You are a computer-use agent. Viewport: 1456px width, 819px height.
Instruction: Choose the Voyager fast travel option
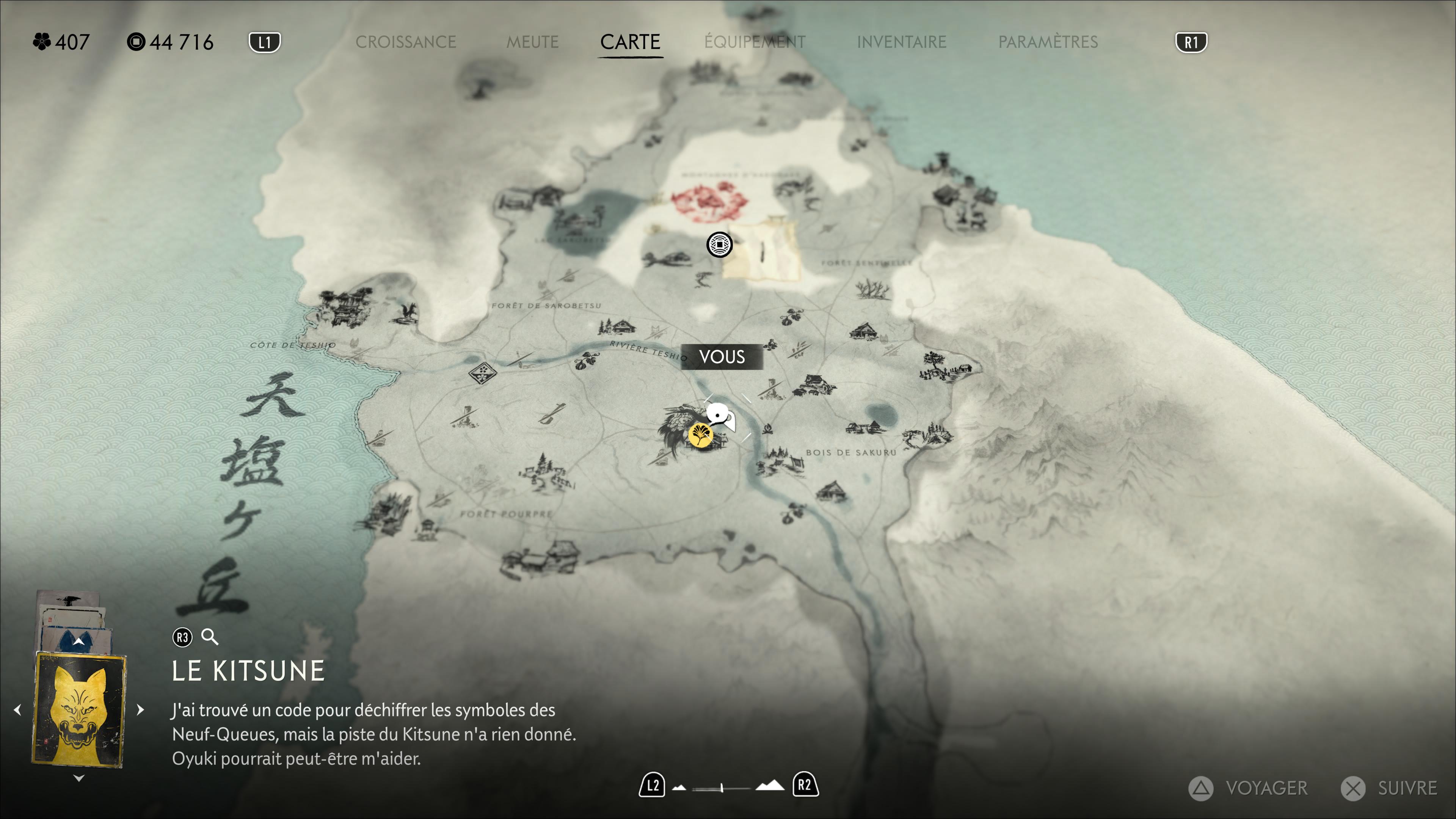[x=1249, y=788]
